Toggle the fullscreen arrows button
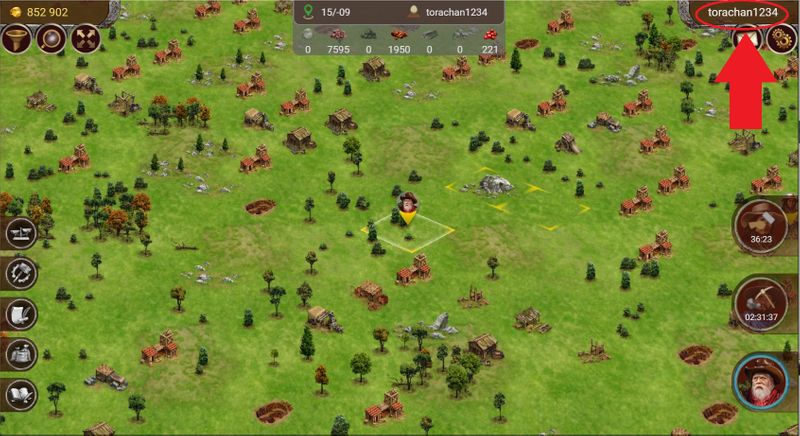This screenshot has height=436, width=800. pos(84,40)
